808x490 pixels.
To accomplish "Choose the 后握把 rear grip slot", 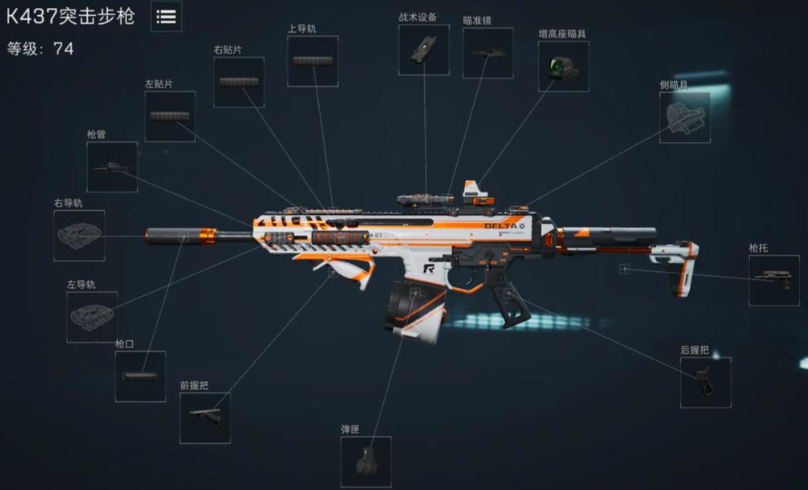I will 706,382.
